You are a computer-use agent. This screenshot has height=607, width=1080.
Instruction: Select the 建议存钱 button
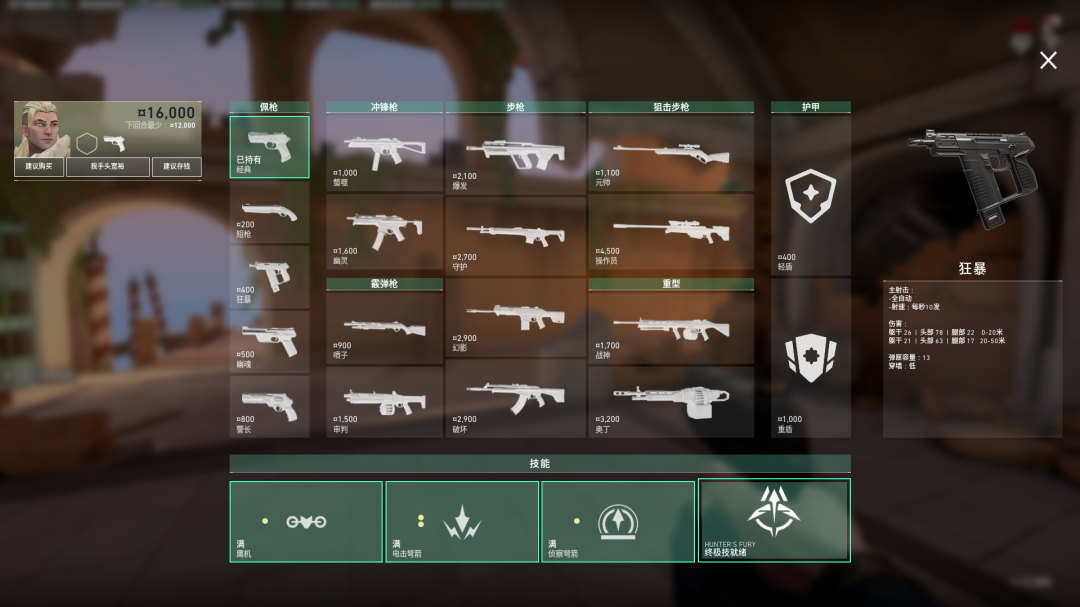[x=176, y=166]
